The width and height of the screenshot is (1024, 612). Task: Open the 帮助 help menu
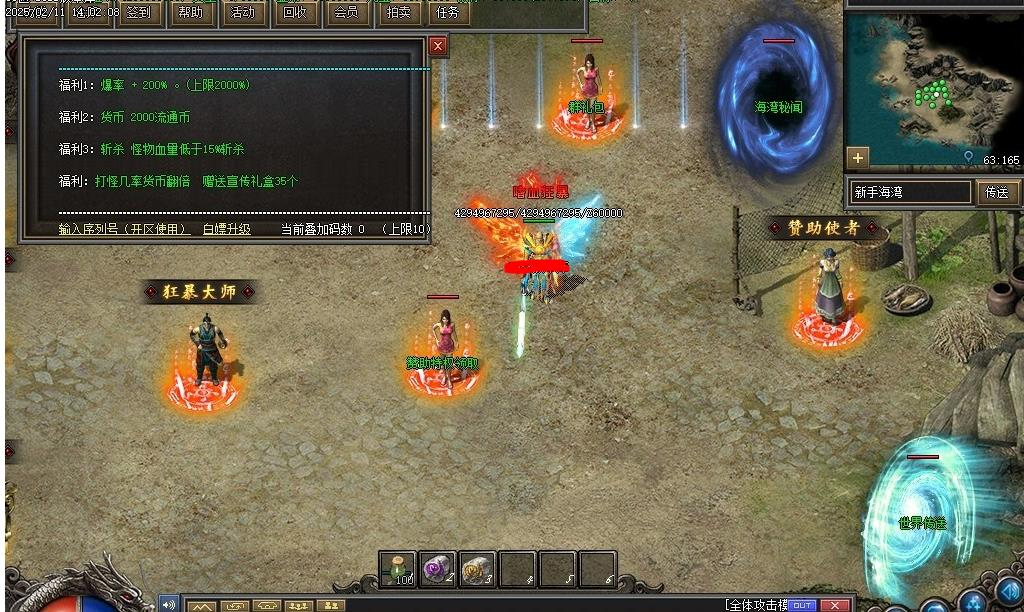tap(190, 13)
